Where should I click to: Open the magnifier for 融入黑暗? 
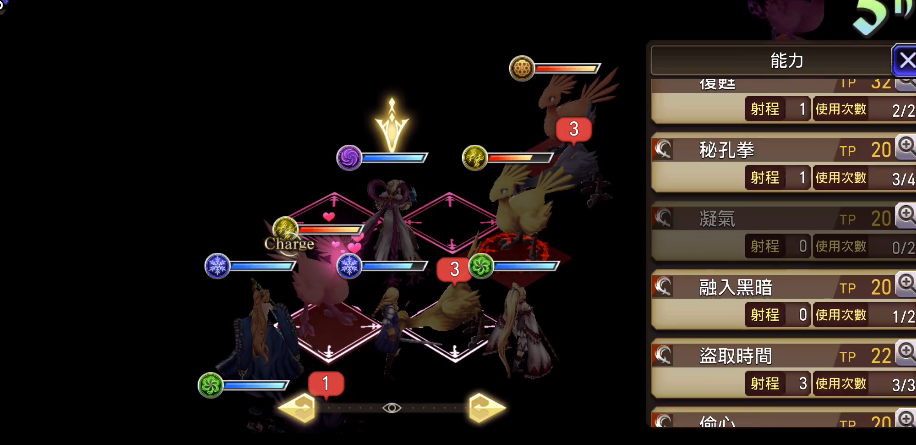pyautogui.click(x=906, y=286)
